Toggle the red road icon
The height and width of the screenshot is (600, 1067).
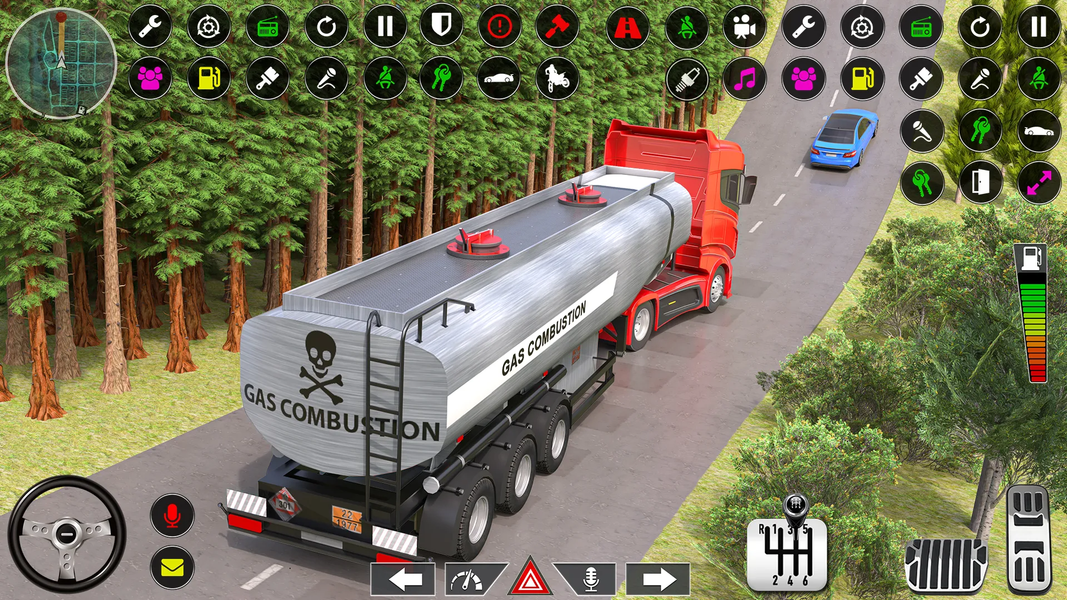pyautogui.click(x=628, y=27)
